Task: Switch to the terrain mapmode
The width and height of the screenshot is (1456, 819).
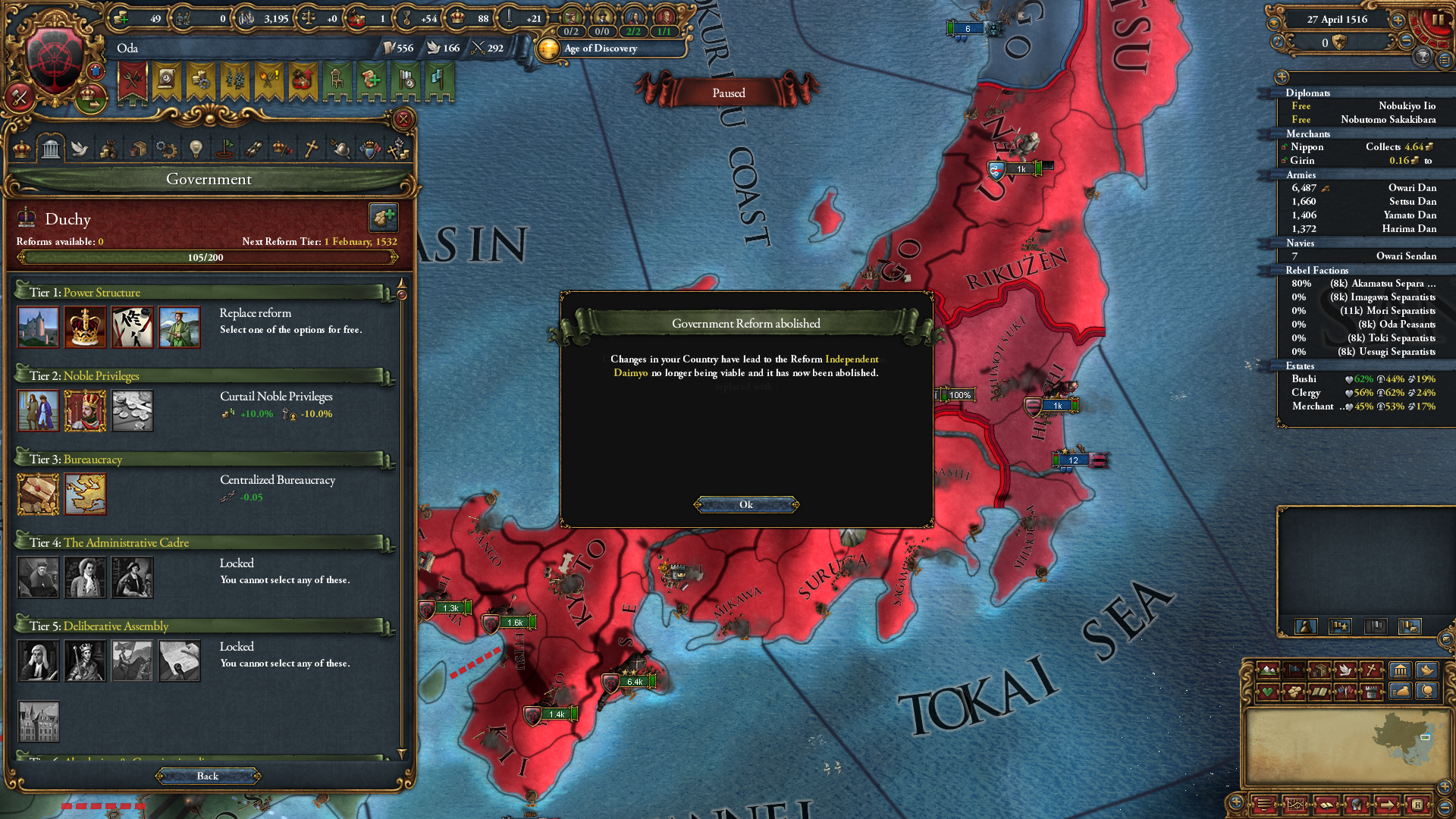Action: [1268, 670]
